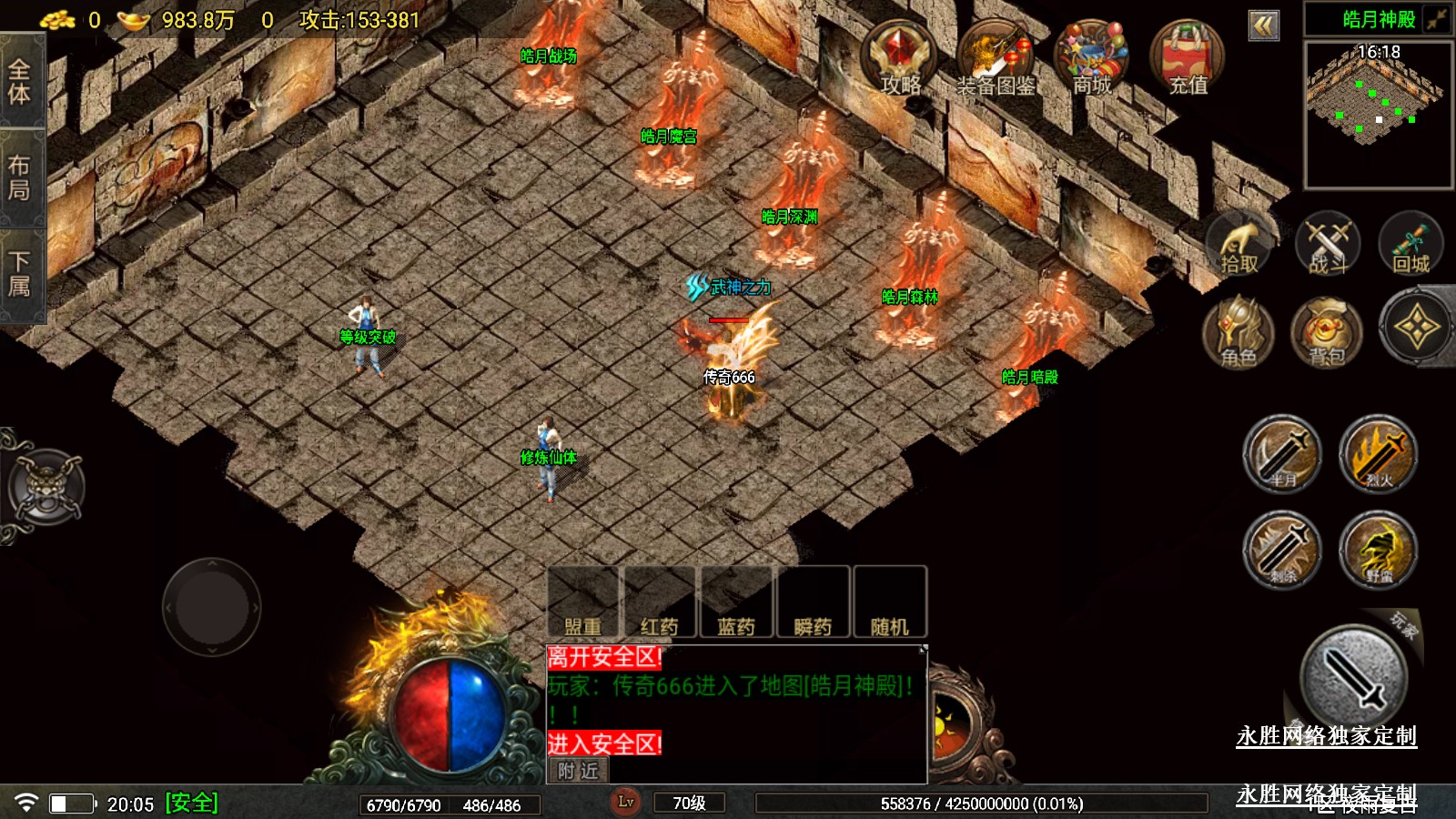
Task: Open the 背包 backpack
Action: [1327, 331]
